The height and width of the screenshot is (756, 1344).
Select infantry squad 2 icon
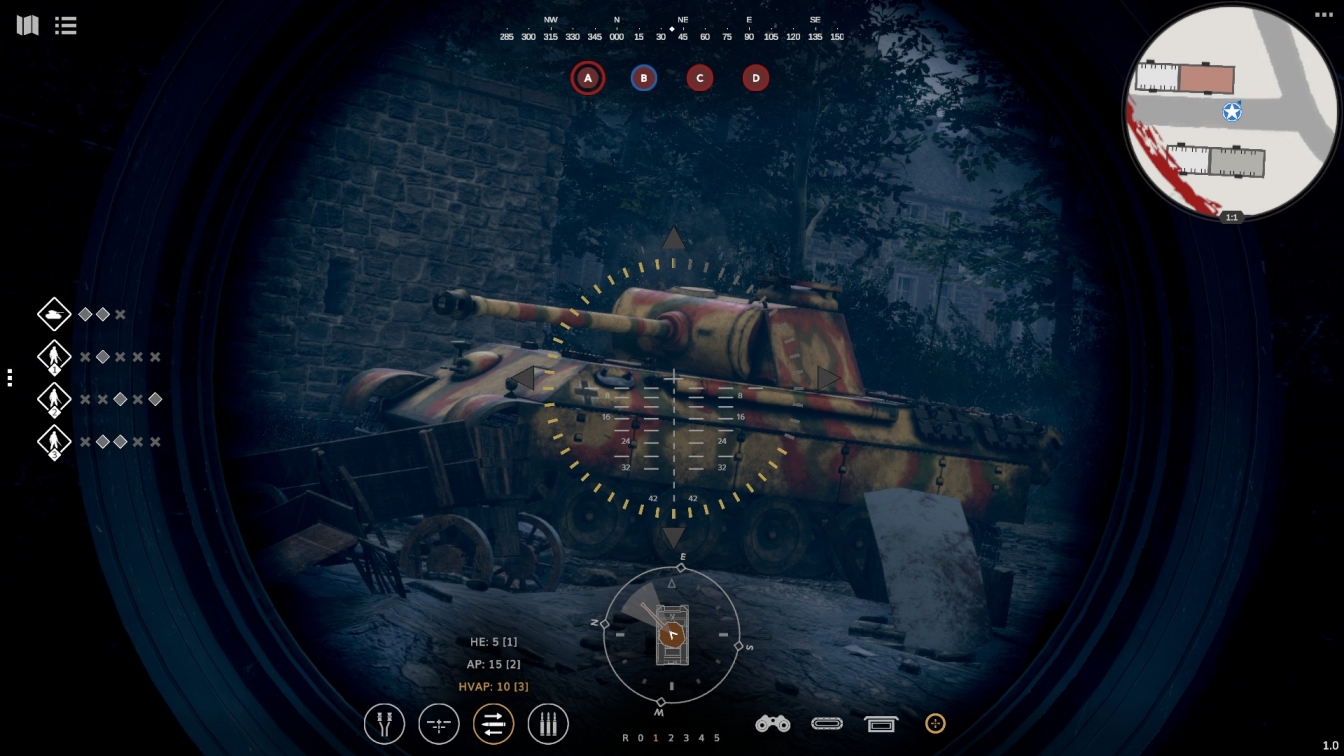[x=54, y=399]
